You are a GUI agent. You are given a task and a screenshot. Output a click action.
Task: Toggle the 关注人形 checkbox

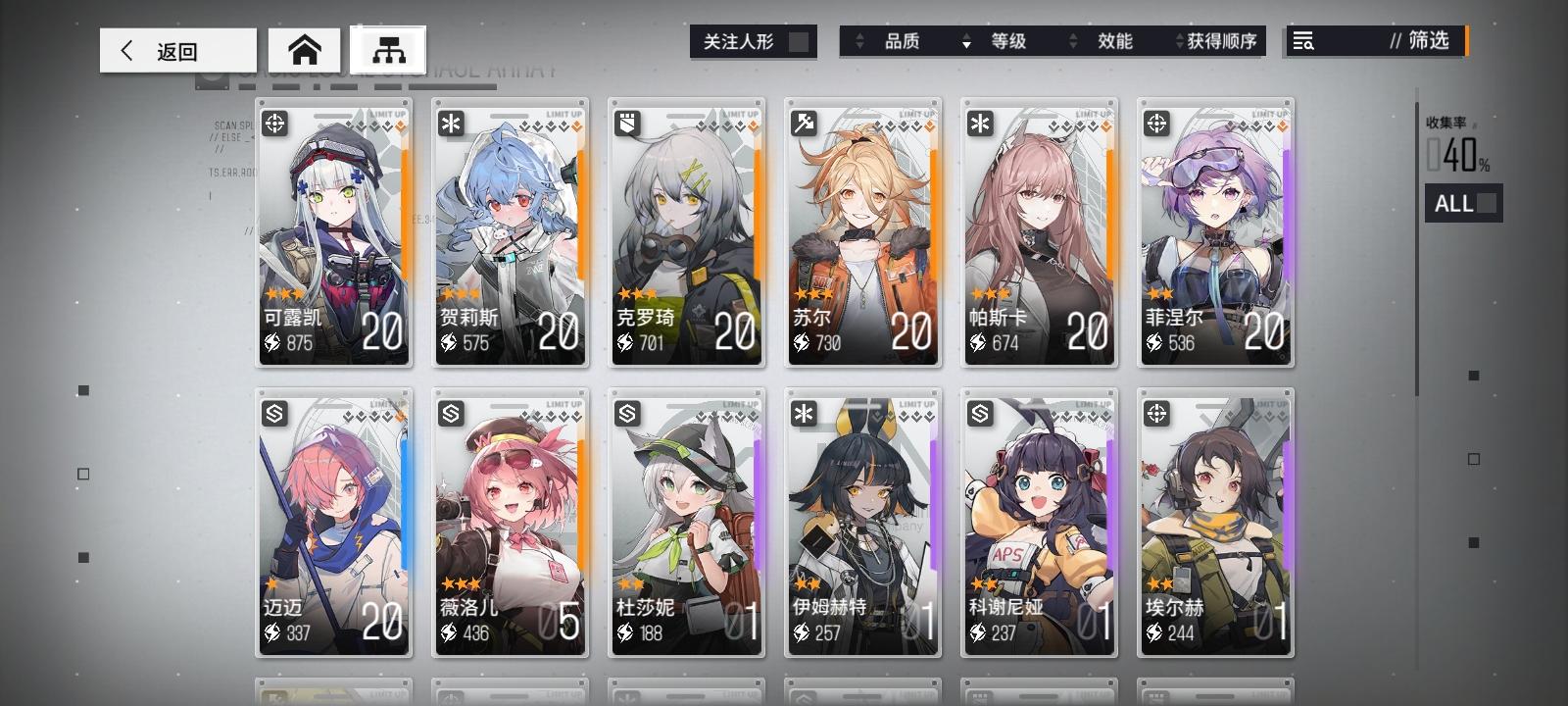(801, 42)
